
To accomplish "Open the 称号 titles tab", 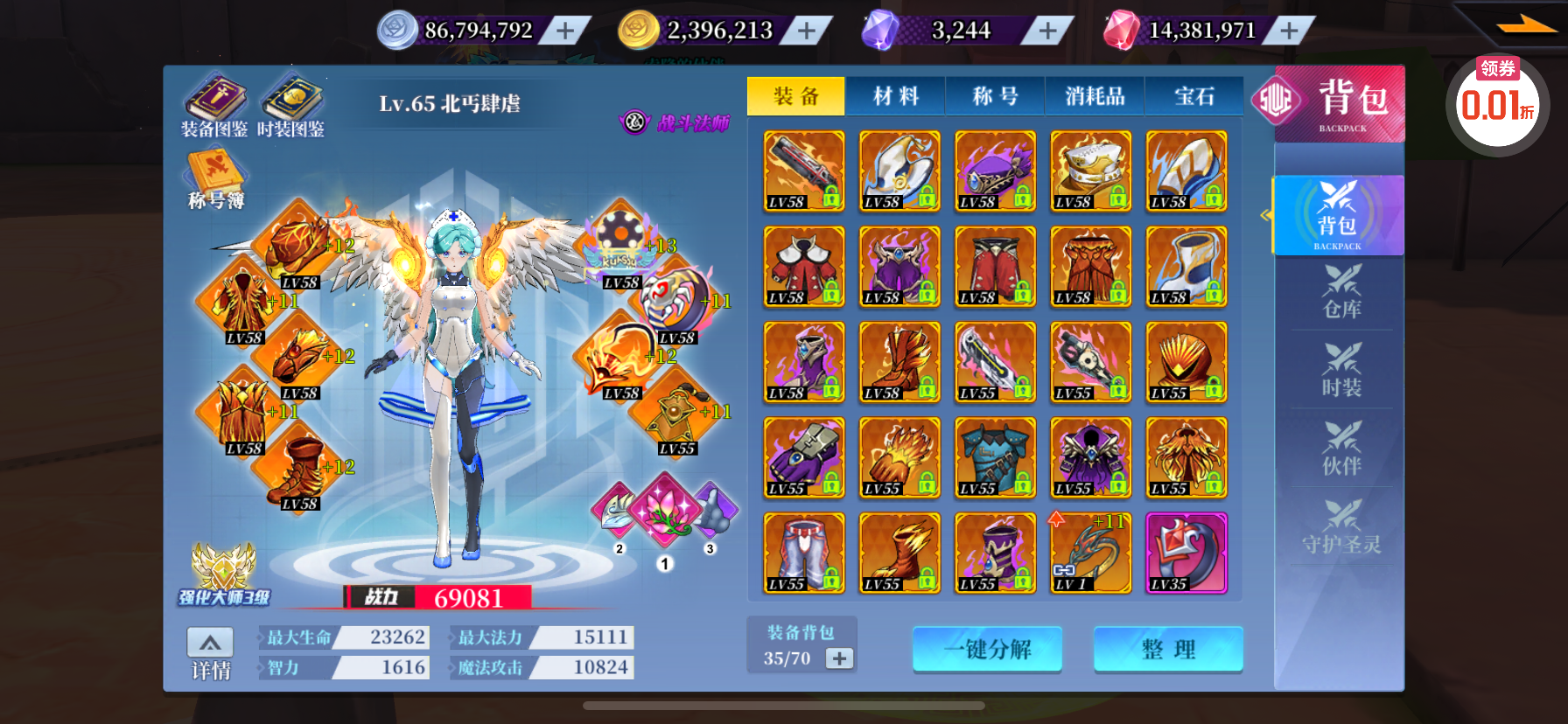I will click(x=995, y=96).
